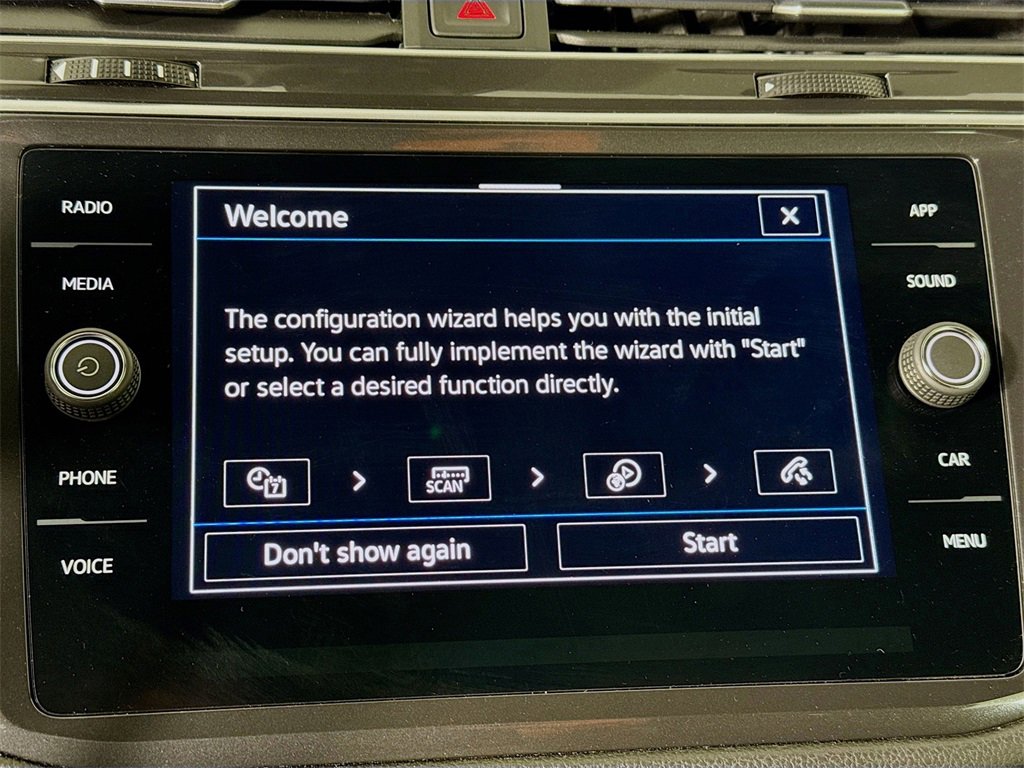Select the radio station SCAN icon
The image size is (1024, 768).
449,478
